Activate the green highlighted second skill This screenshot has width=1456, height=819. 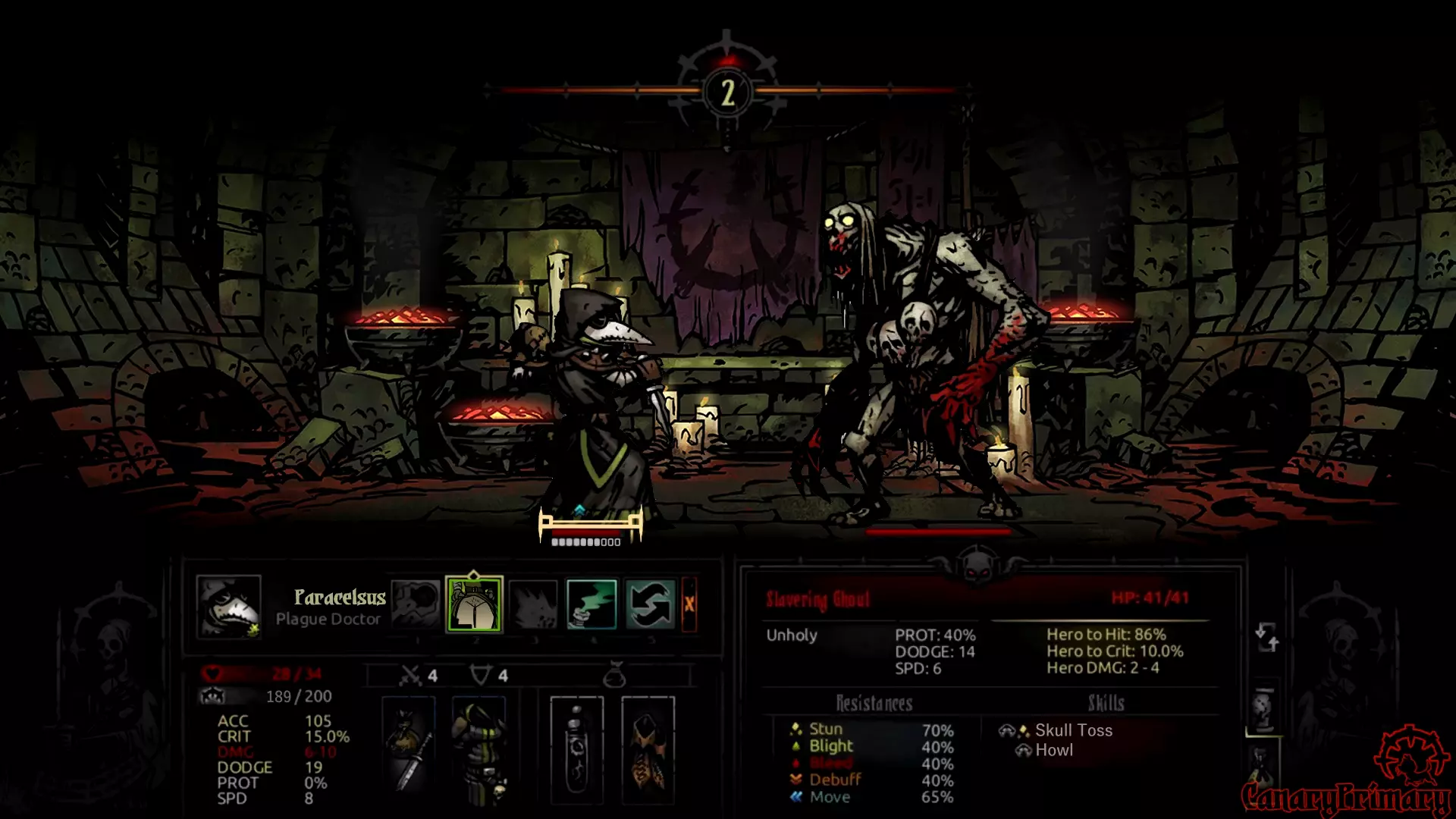pos(474,604)
